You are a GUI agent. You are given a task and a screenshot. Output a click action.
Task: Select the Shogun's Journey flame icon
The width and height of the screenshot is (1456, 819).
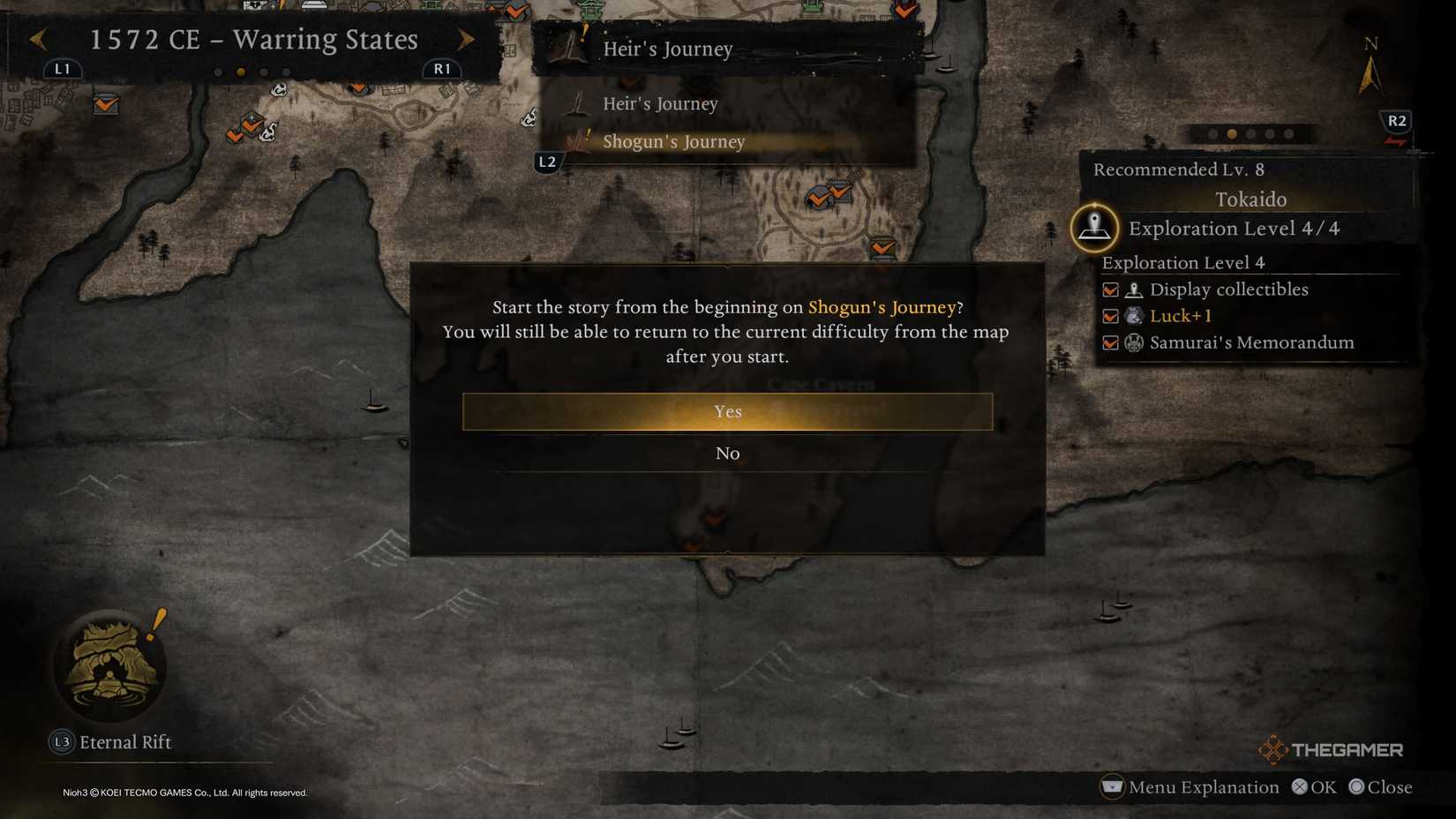pos(578,141)
